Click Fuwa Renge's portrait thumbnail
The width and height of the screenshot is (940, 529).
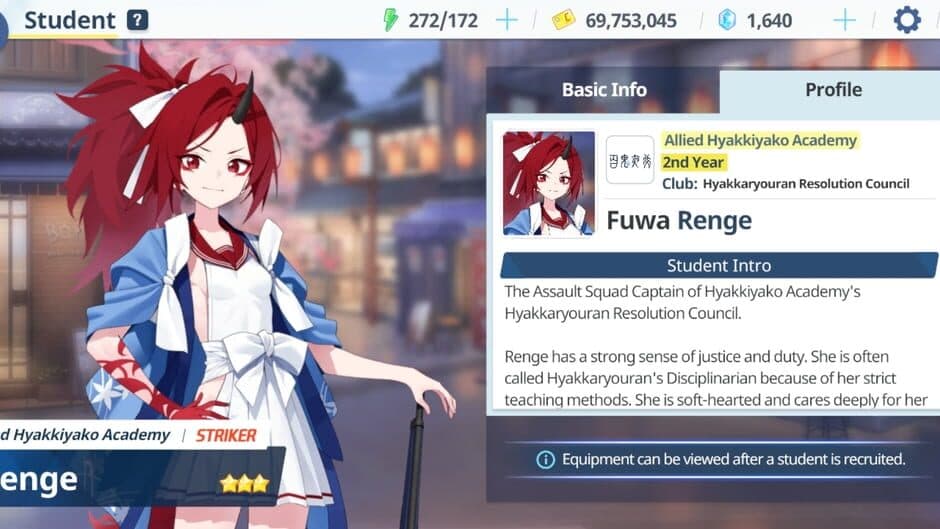pos(549,184)
